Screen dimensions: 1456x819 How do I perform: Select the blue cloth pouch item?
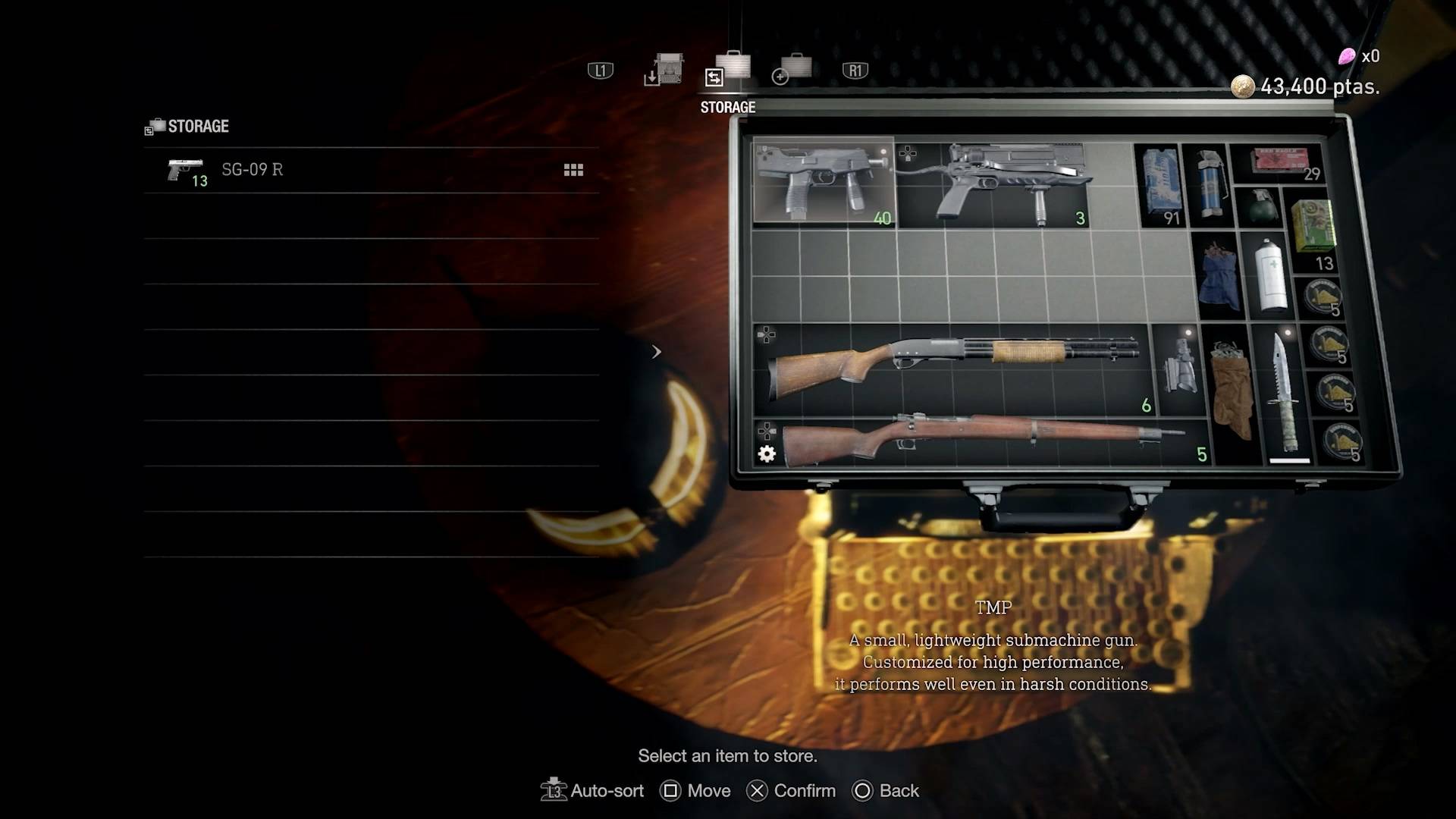(x=1219, y=275)
